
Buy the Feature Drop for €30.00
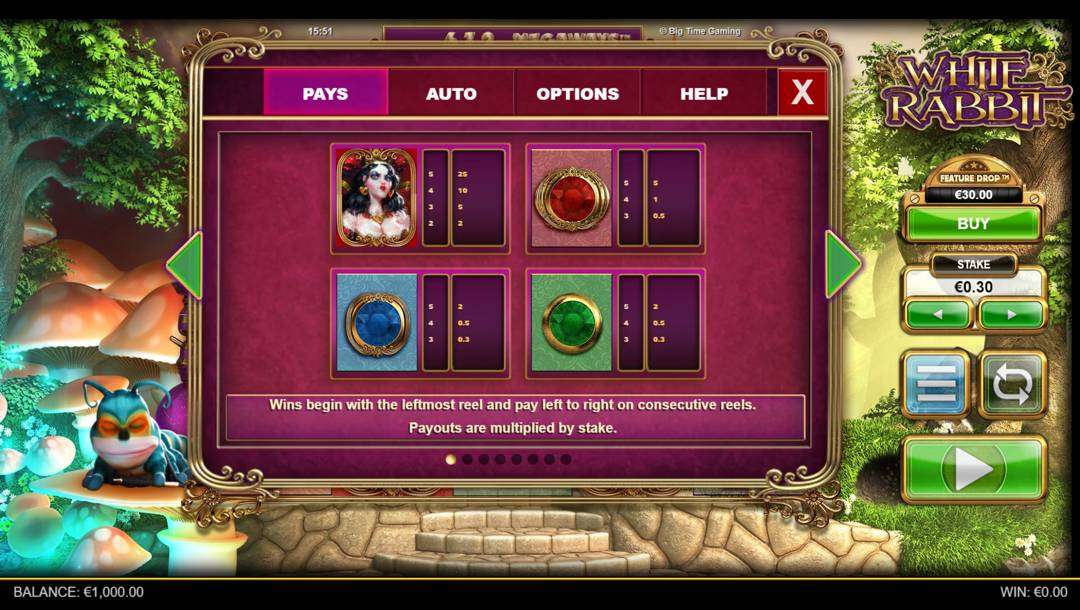(973, 223)
